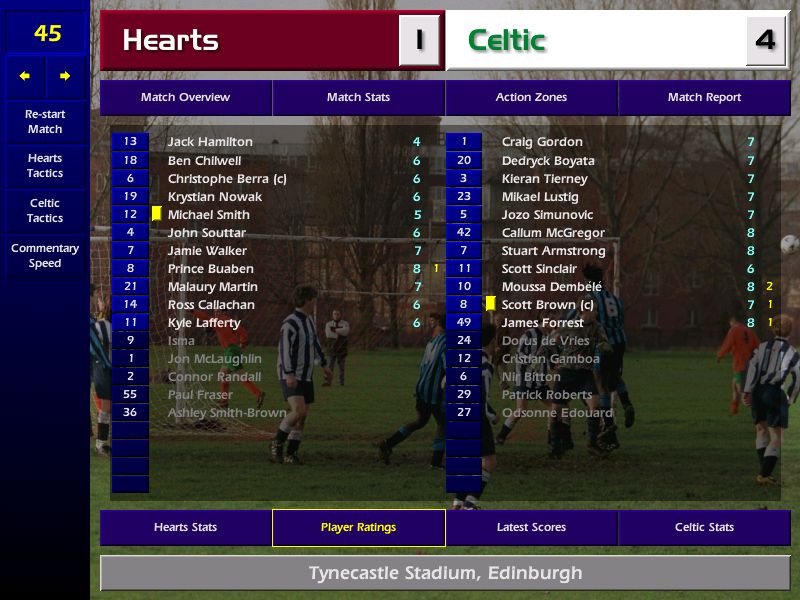Select Craig Gordon's row
This screenshot has height=600, width=800.
(542, 142)
